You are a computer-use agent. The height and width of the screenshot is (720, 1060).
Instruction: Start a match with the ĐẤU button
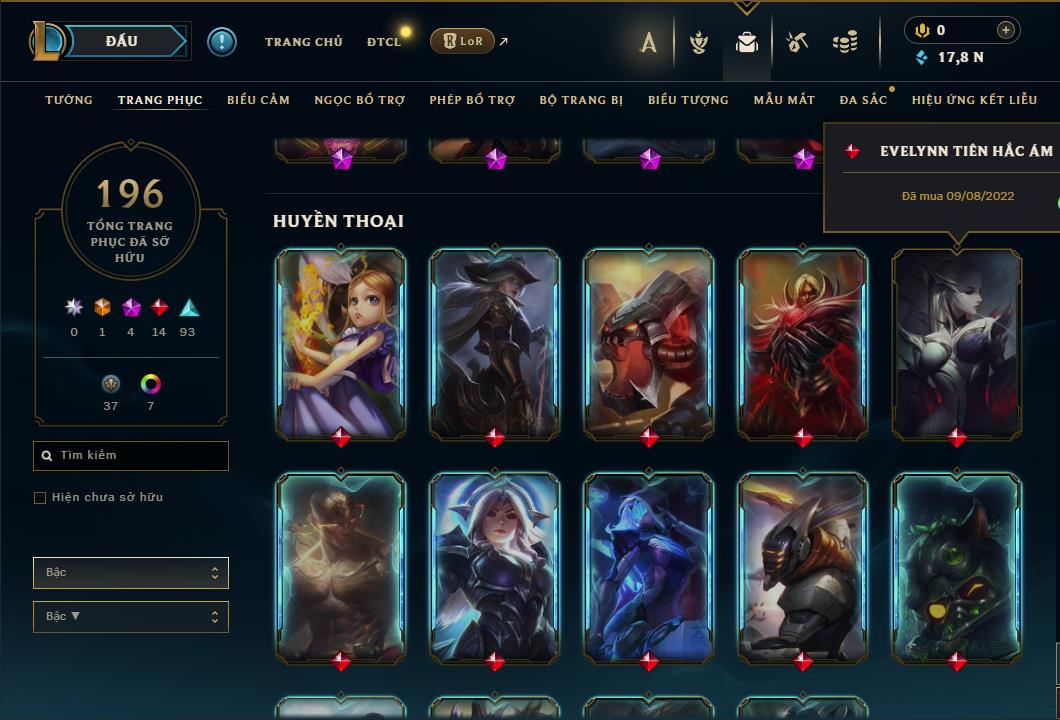(122, 41)
